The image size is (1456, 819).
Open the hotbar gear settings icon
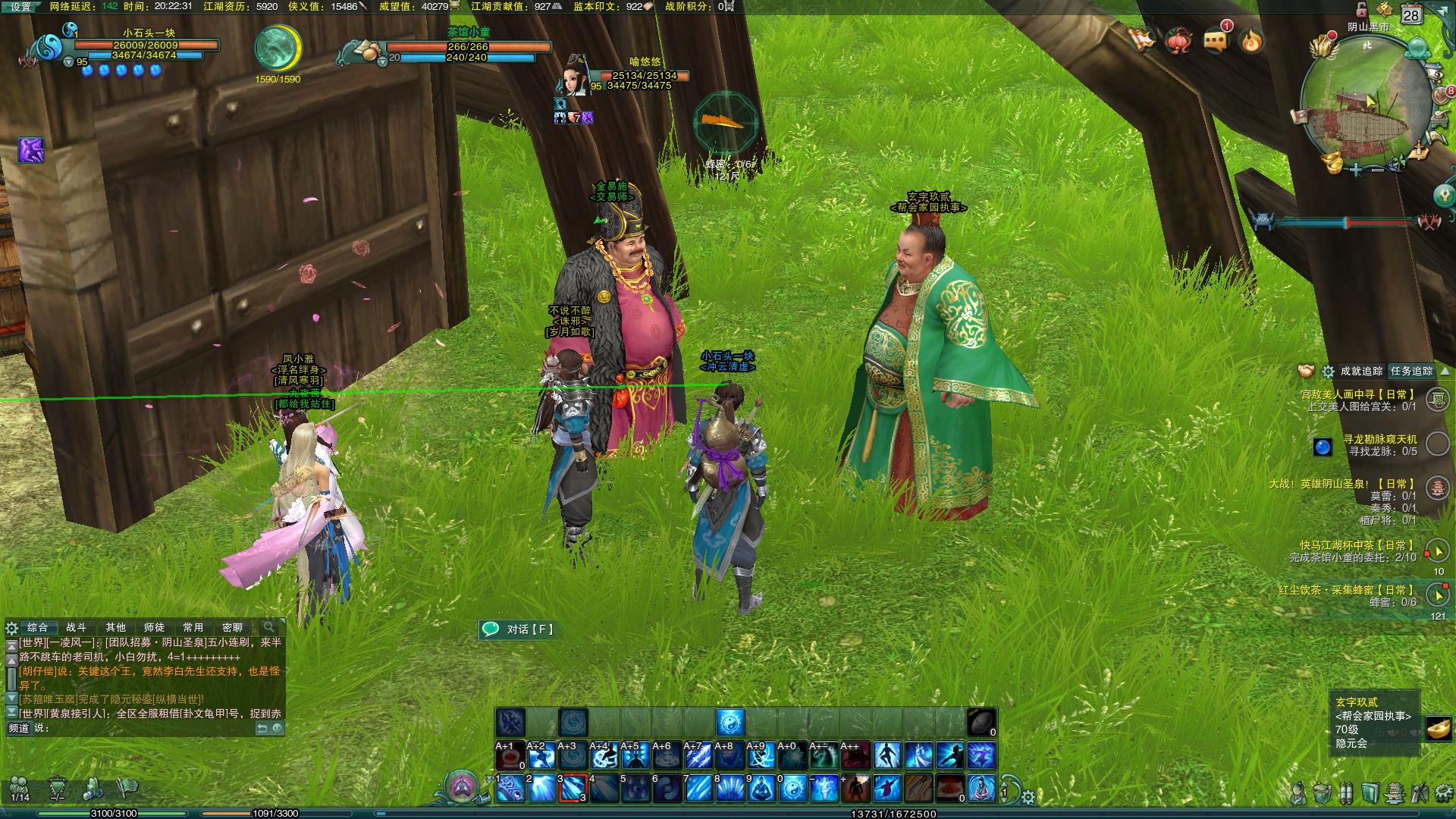pyautogui.click(x=1028, y=797)
